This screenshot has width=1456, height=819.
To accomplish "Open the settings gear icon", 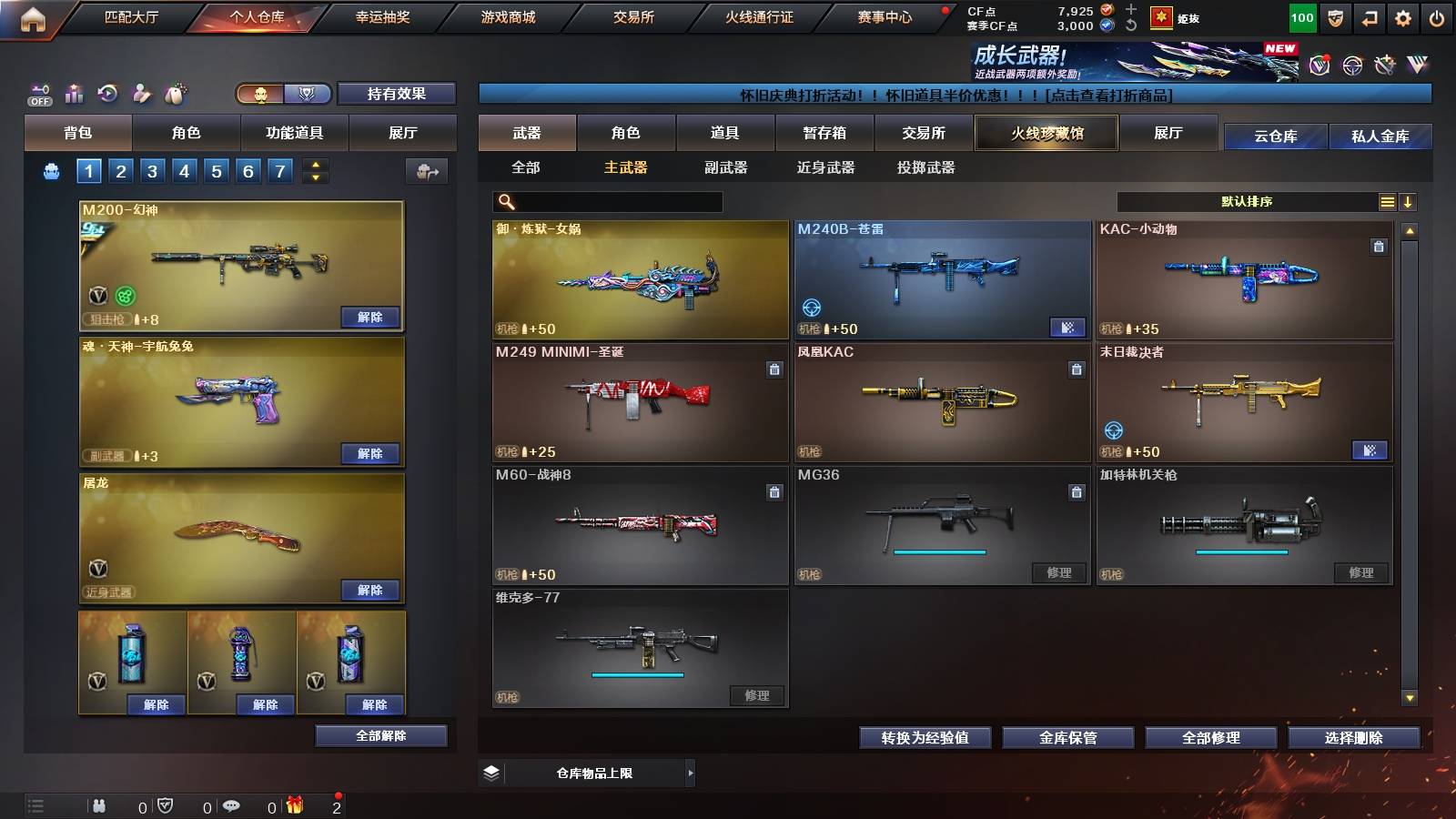I will pyautogui.click(x=1404, y=18).
